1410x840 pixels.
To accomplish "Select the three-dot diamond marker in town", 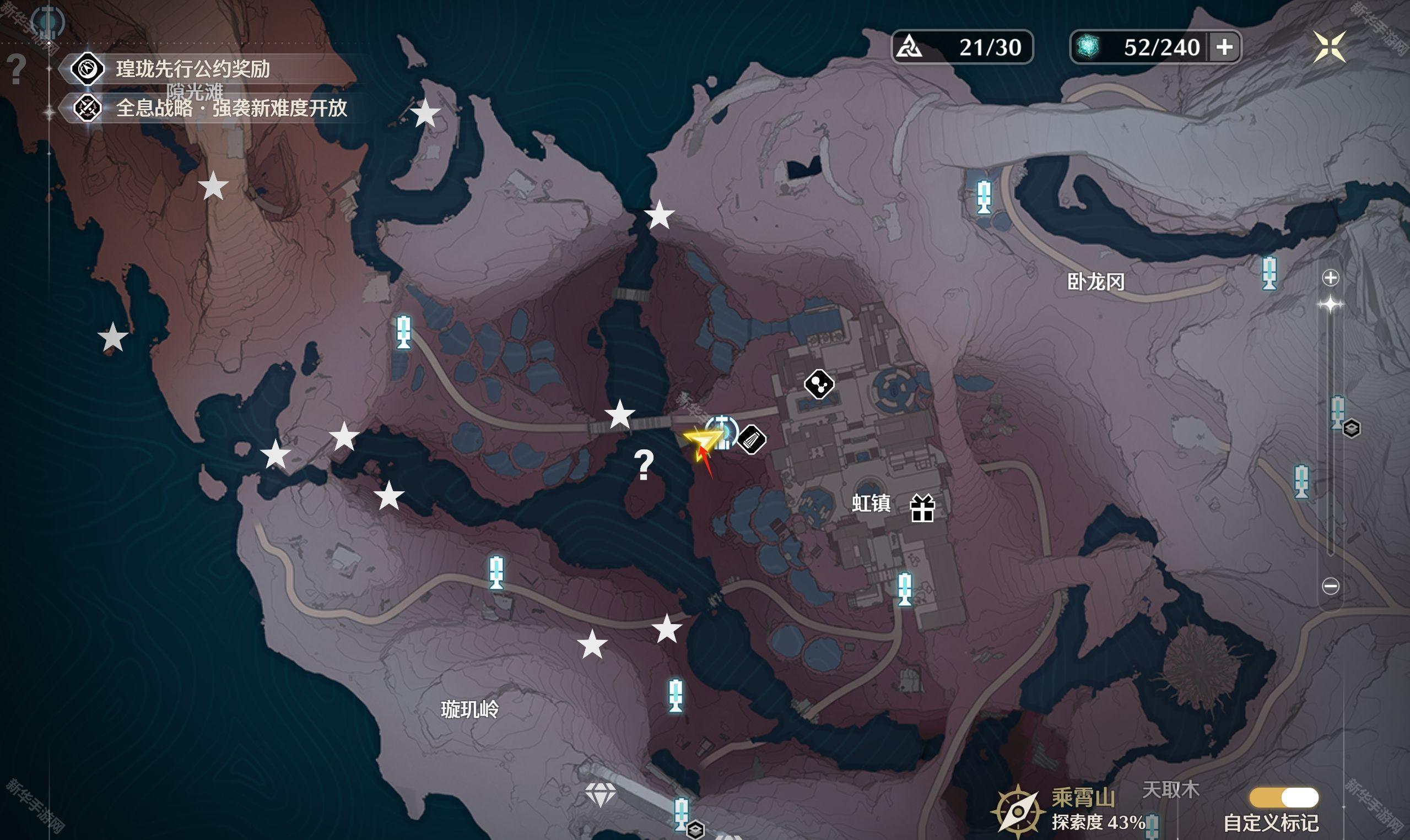I will click(819, 384).
